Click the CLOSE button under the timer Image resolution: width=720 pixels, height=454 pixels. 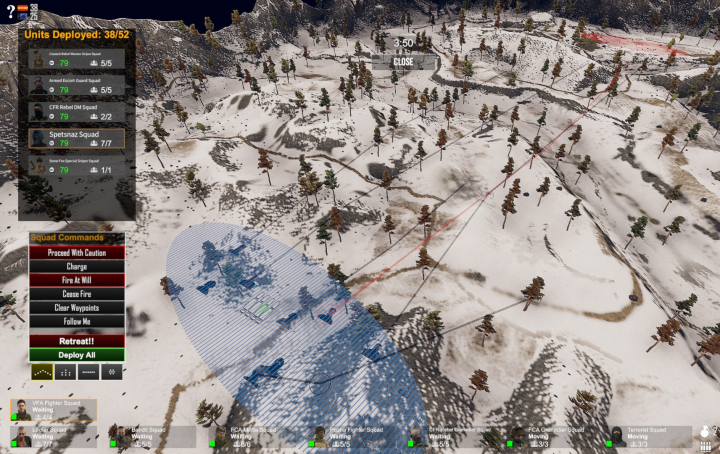[403, 61]
